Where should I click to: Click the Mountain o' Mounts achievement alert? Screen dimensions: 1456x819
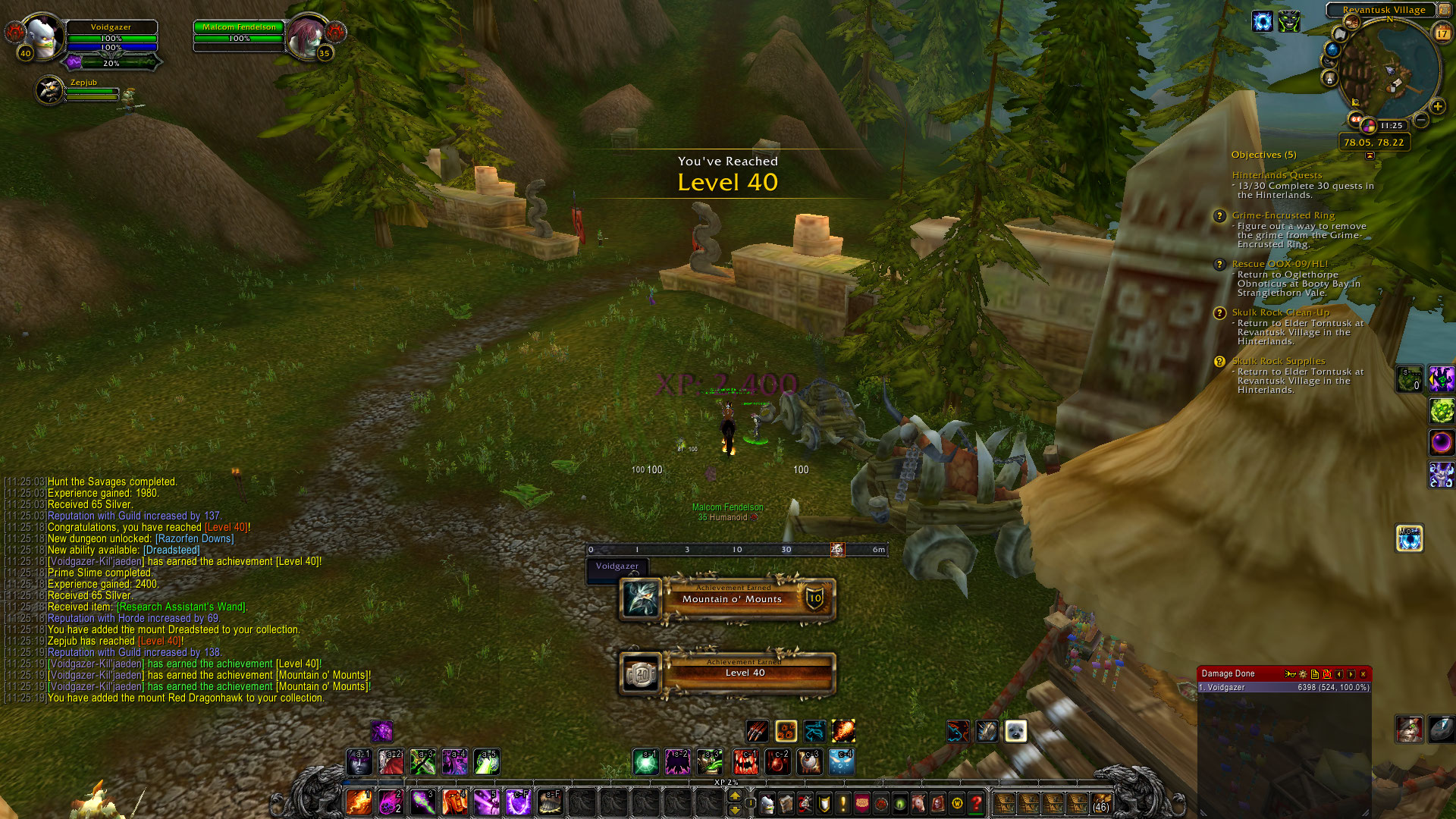tap(727, 599)
